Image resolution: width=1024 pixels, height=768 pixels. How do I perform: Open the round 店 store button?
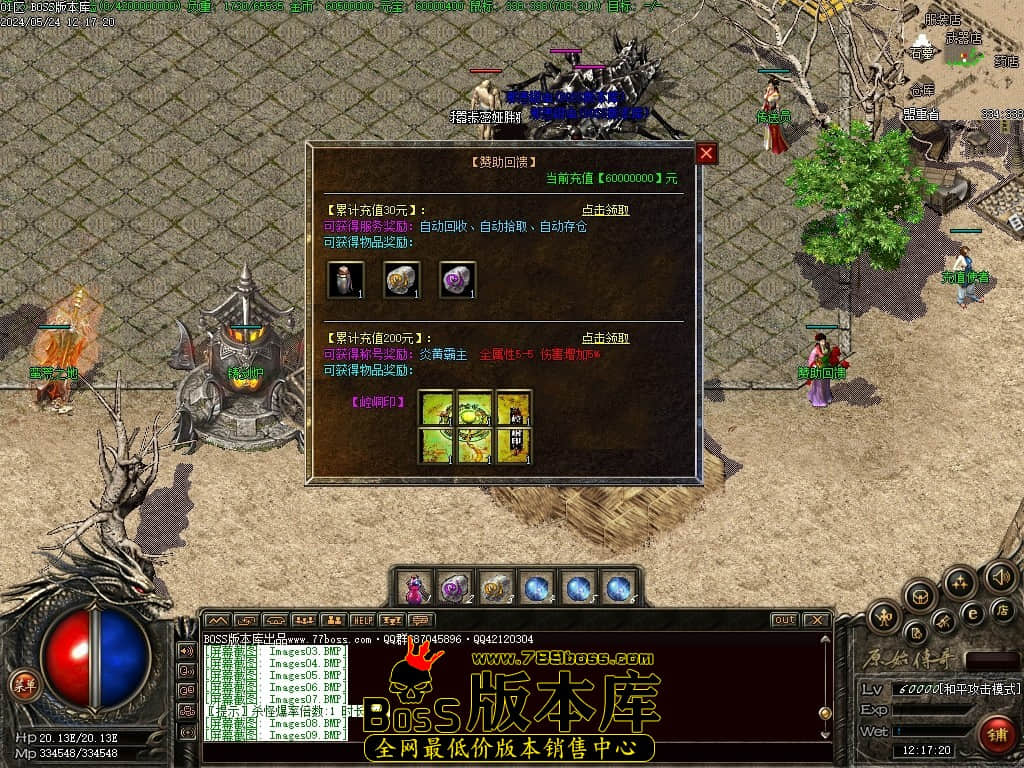click(1003, 609)
